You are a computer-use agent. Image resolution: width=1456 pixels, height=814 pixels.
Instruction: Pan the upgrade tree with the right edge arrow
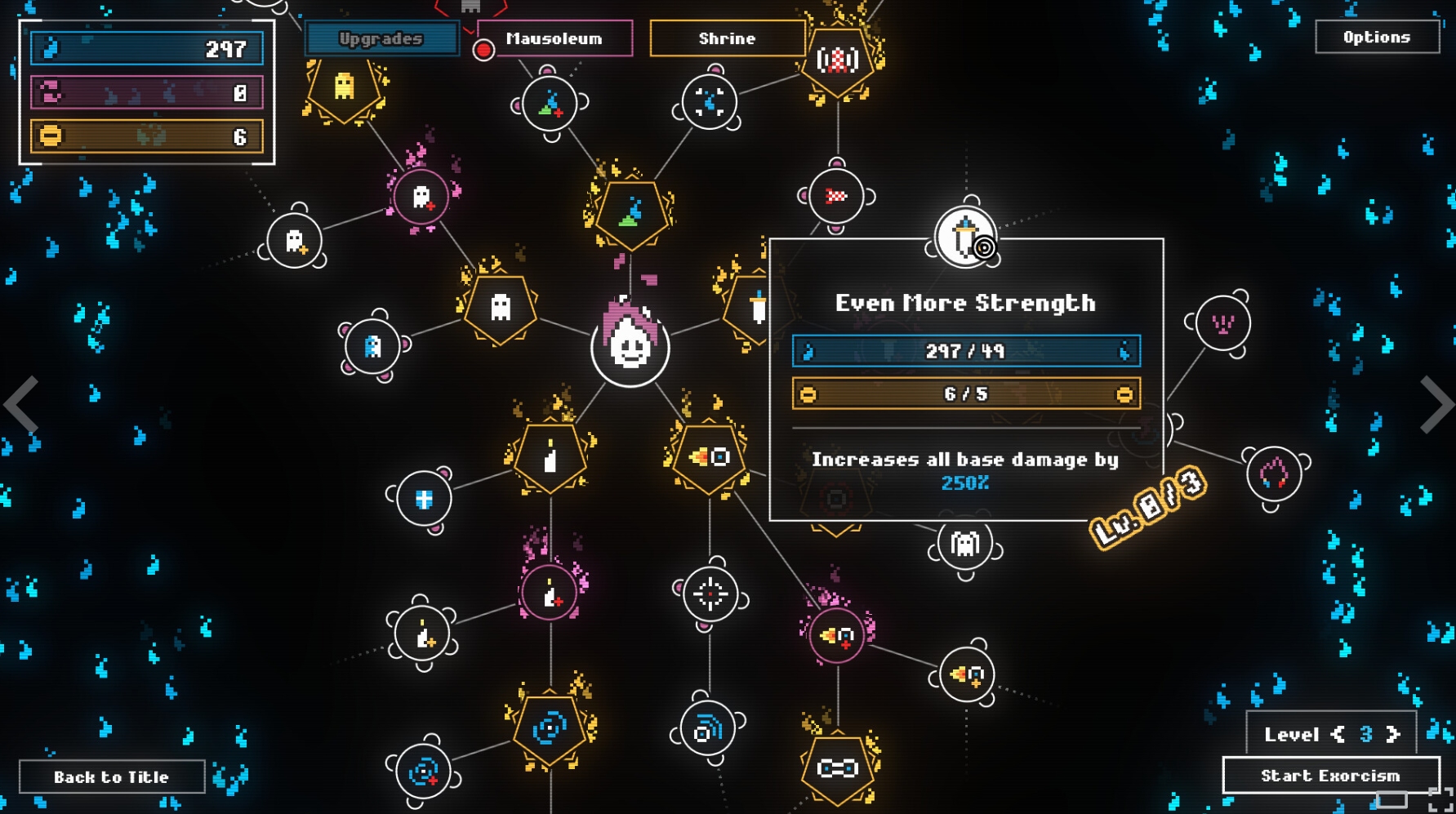(x=1436, y=403)
